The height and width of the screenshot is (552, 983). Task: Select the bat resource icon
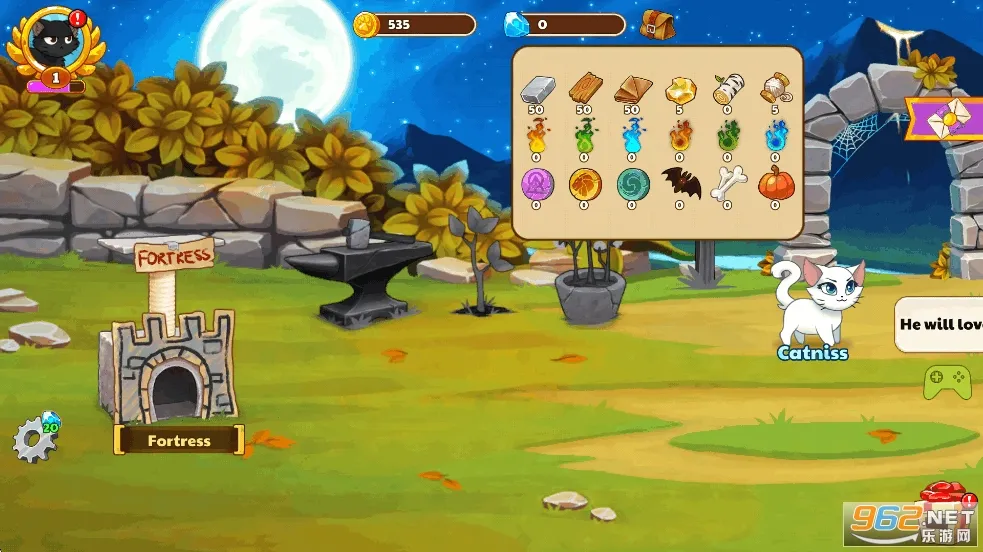680,183
